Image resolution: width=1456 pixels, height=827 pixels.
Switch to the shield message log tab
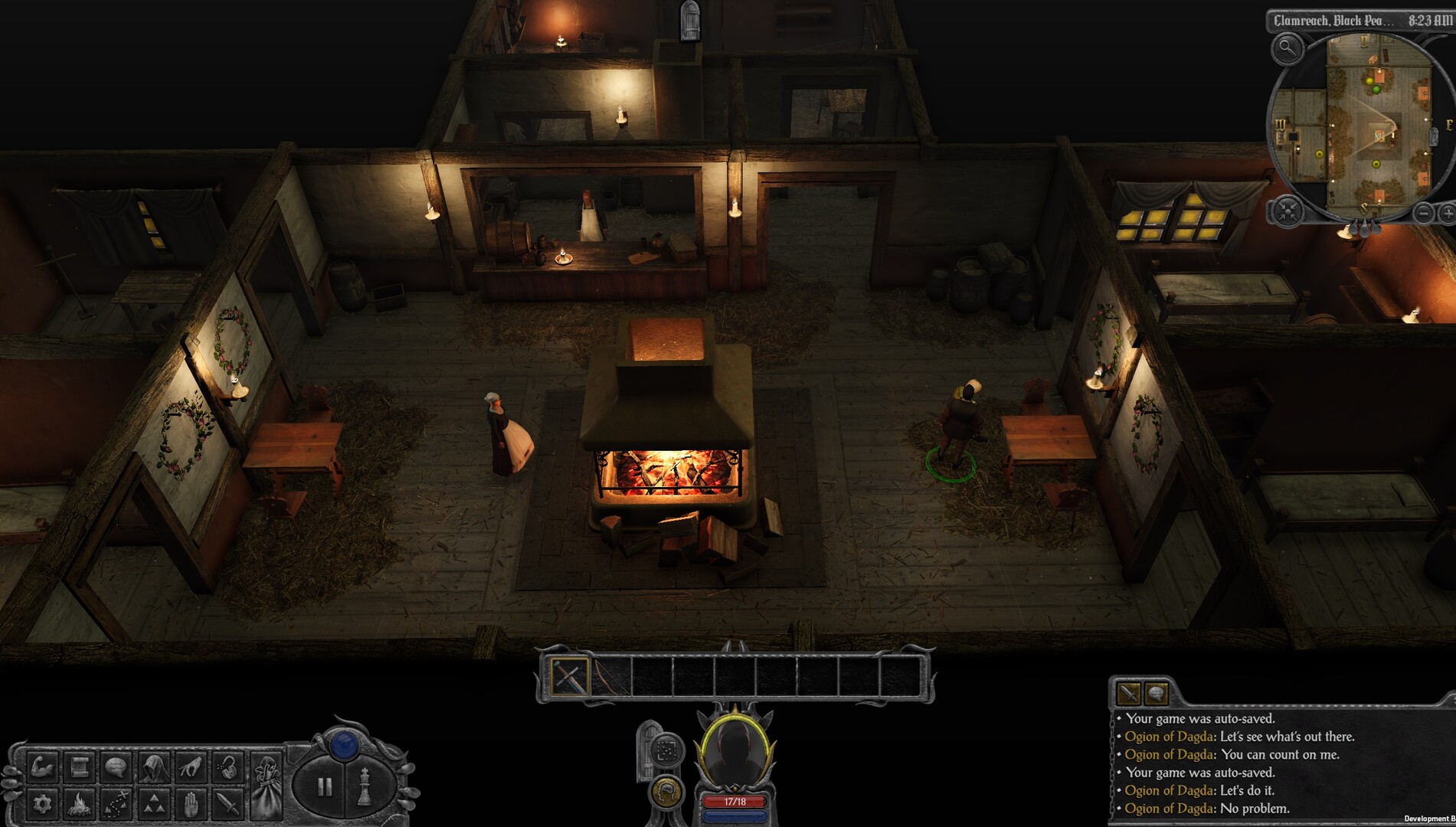[1155, 694]
